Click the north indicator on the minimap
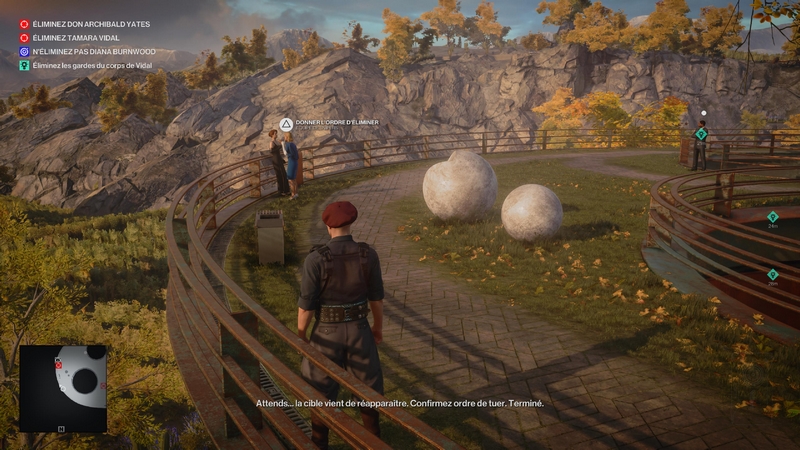Viewport: 800px width, 450px height. [61, 429]
